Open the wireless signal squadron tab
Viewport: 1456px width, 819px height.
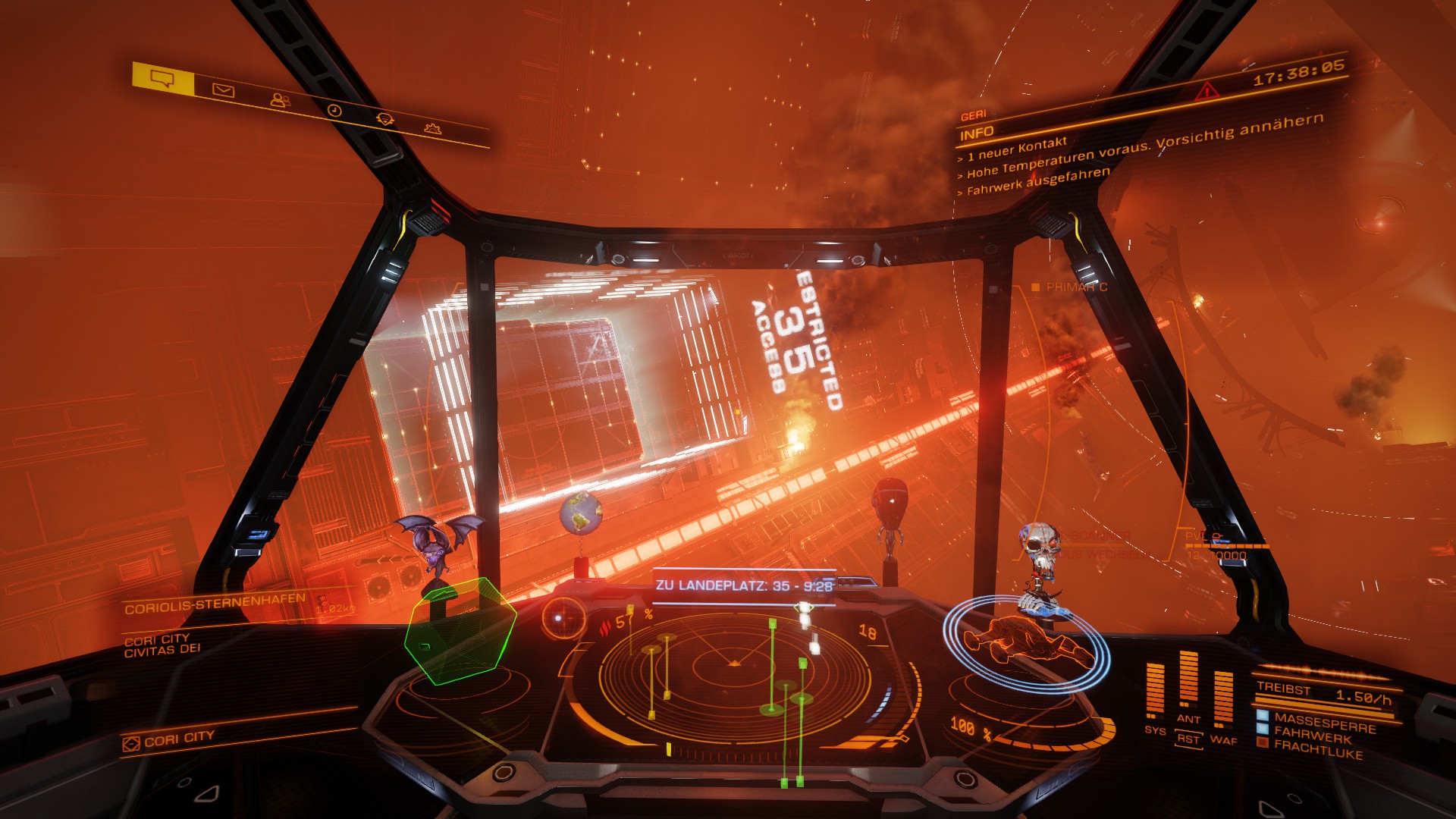point(385,118)
